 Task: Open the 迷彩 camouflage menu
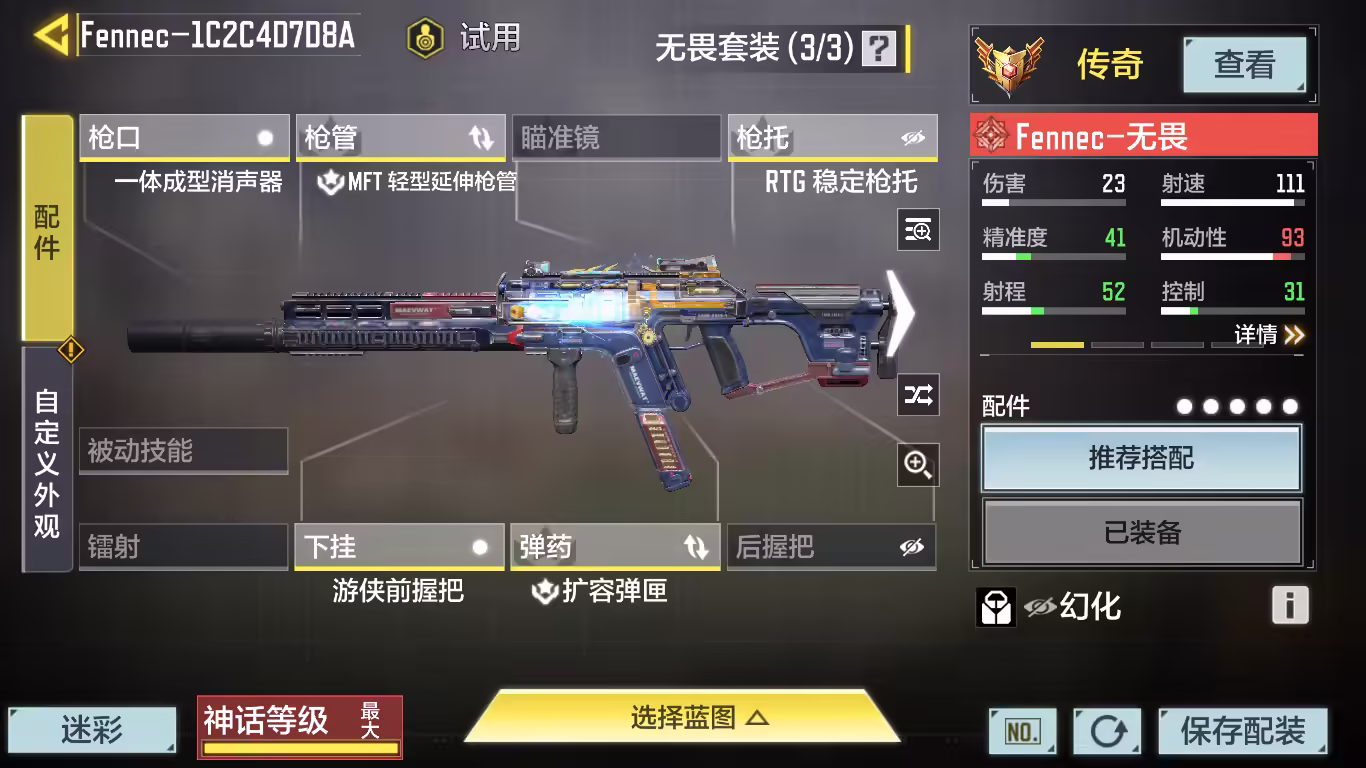point(92,730)
